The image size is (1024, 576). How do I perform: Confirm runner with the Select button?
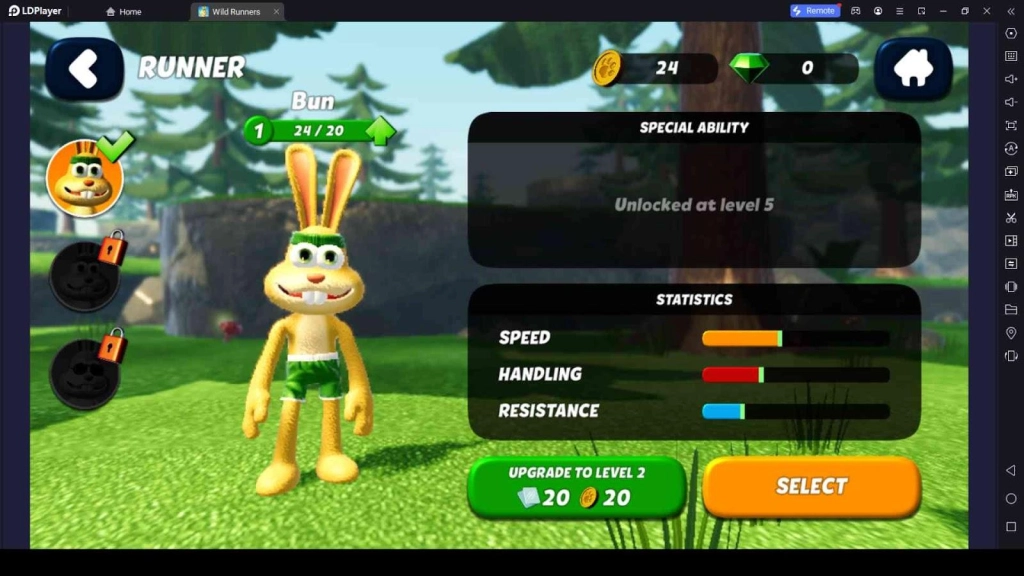coord(811,487)
